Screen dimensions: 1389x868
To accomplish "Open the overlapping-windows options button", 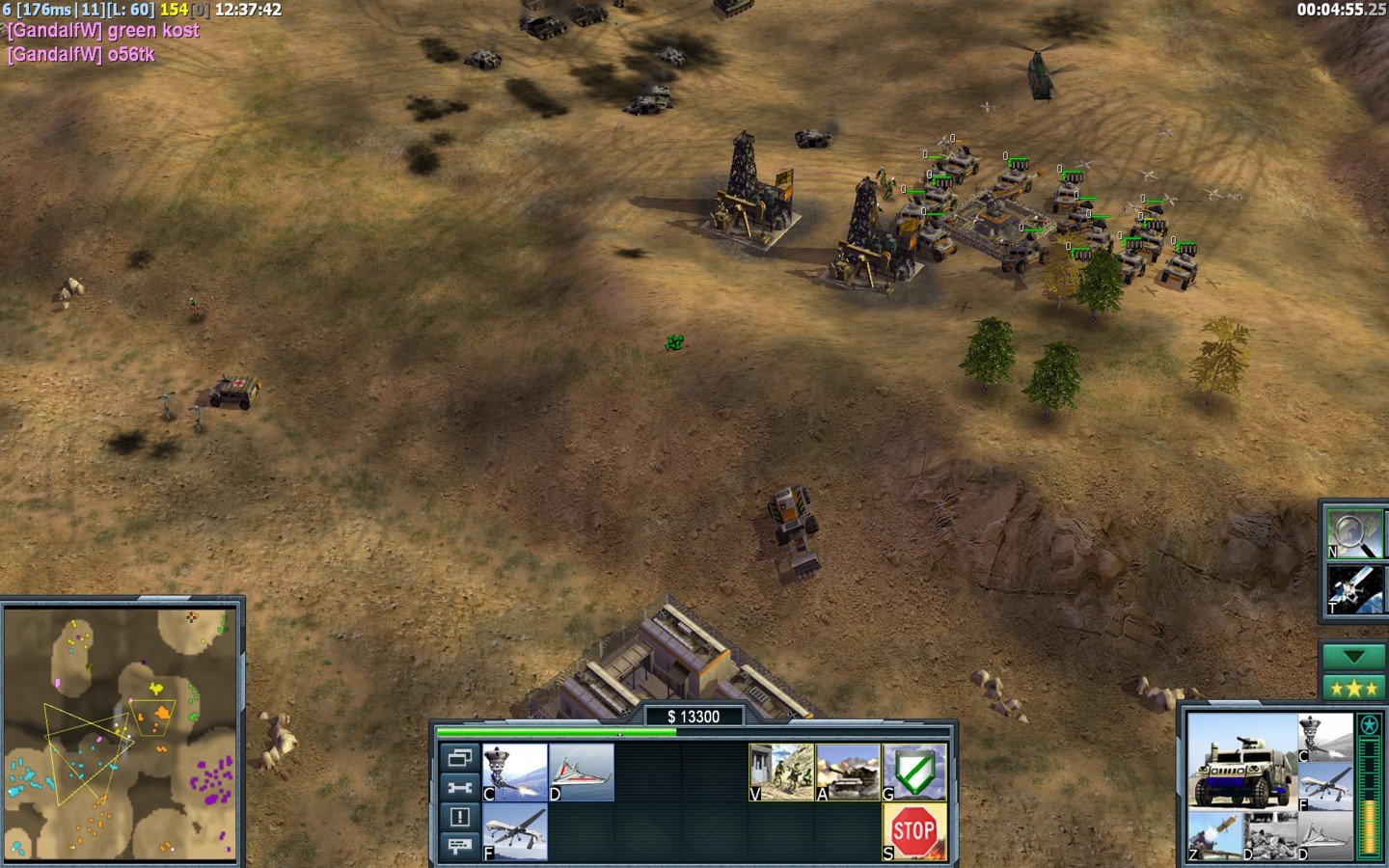I will (460, 758).
